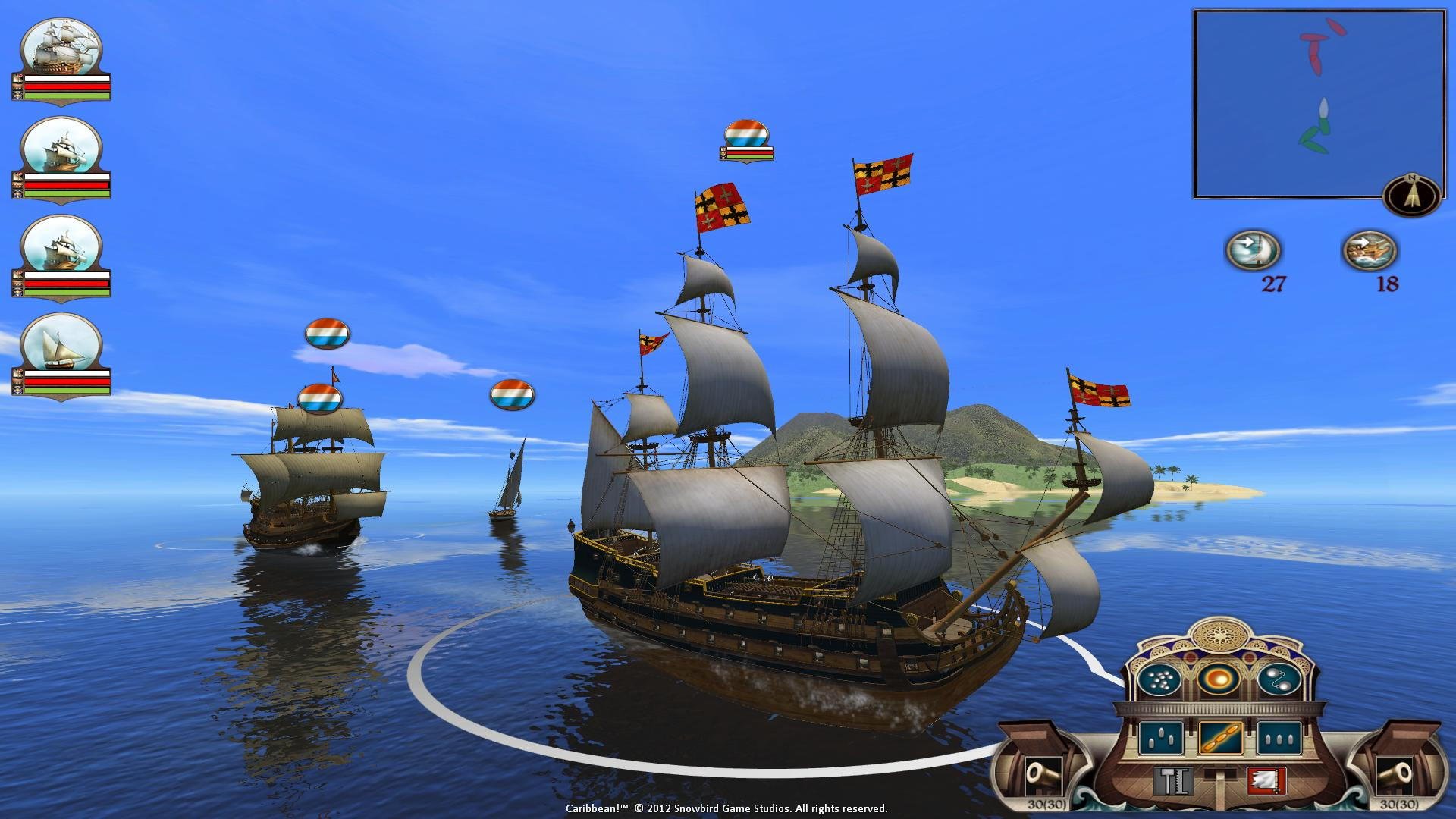
Task: Click the north compass on the minimap
Action: point(1410,195)
